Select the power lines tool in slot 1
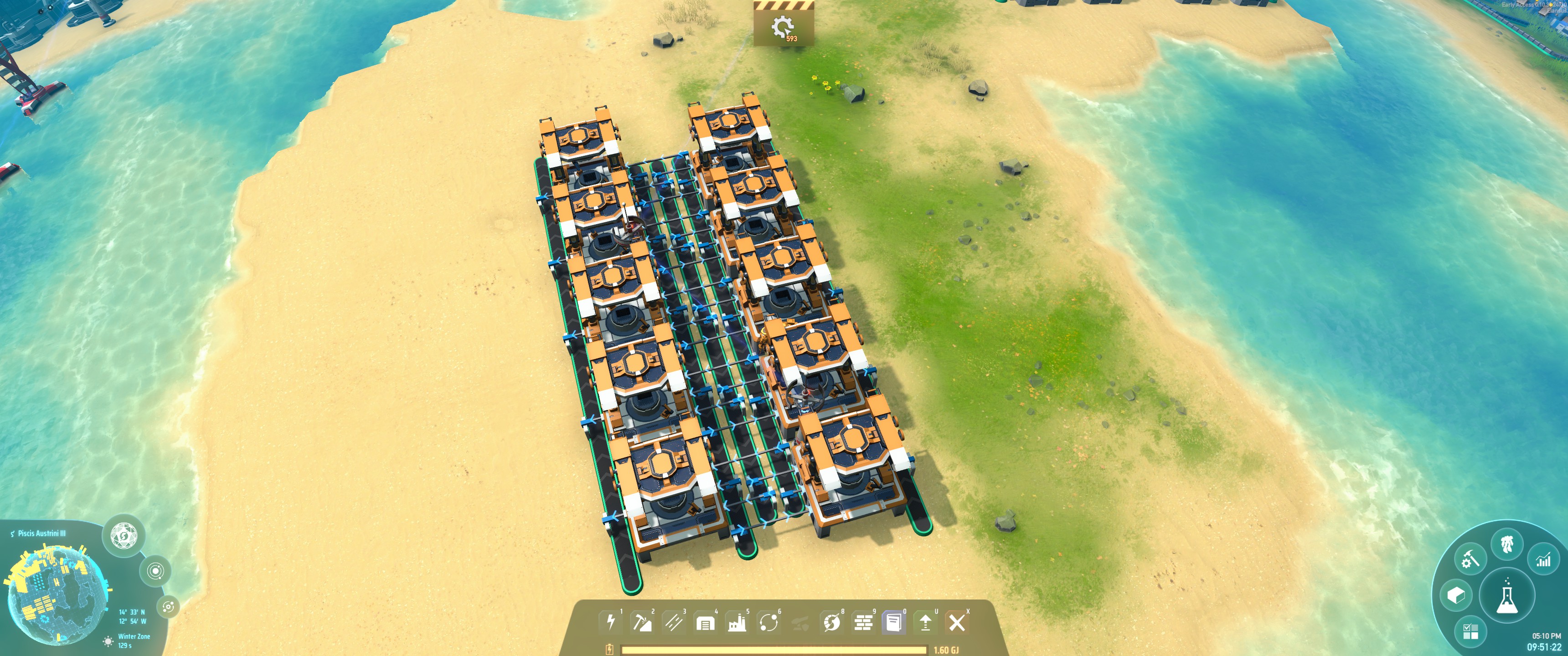The height and width of the screenshot is (656, 1568). click(x=611, y=624)
